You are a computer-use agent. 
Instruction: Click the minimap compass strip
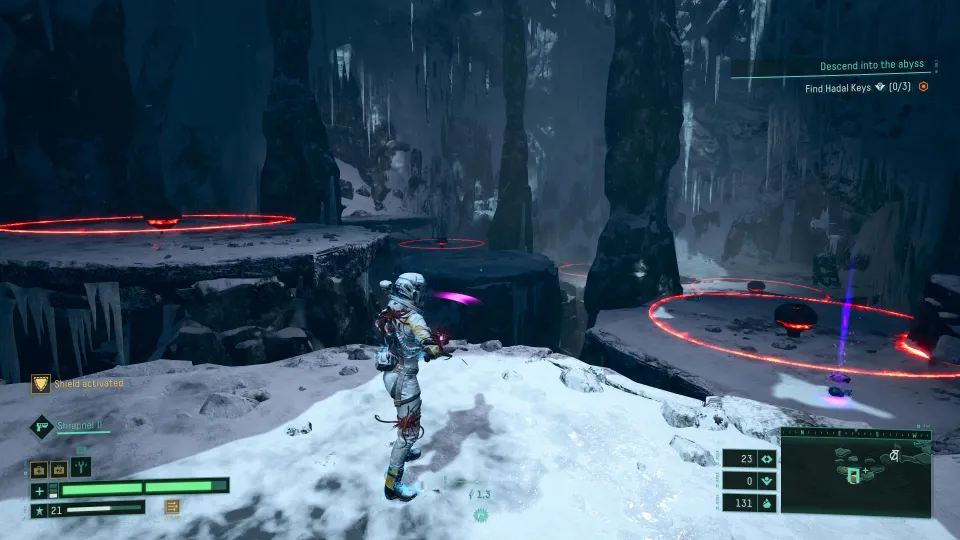tap(855, 433)
